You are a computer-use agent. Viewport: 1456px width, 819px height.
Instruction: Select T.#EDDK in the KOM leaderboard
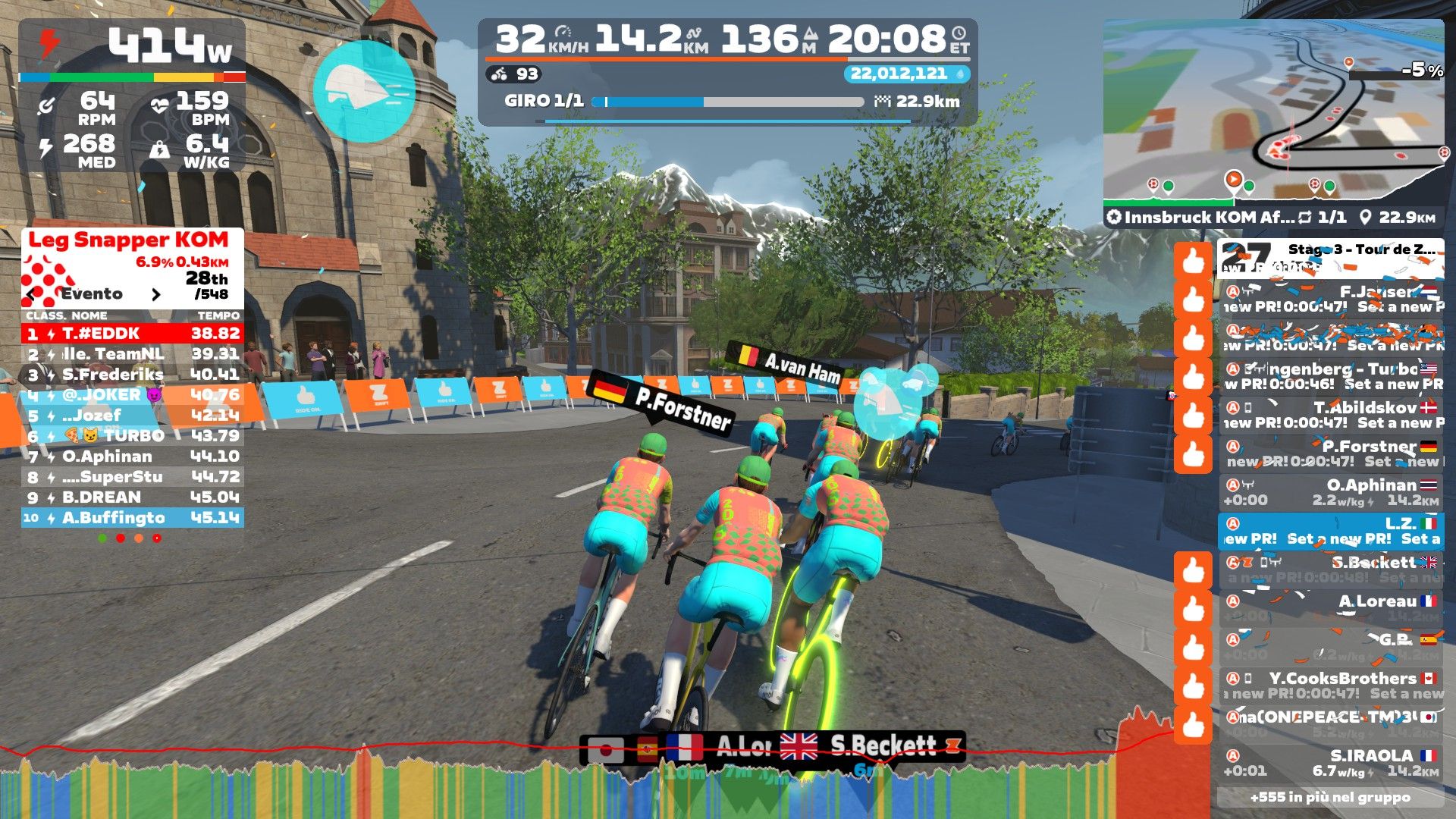pyautogui.click(x=133, y=333)
